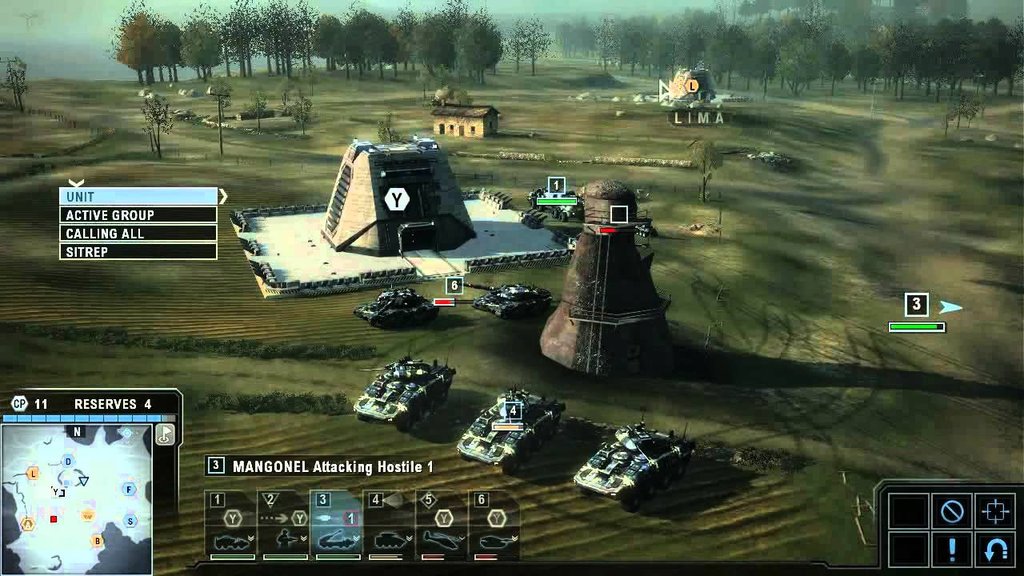The width and height of the screenshot is (1024, 576).
Task: Open the SITREP menu entry
Action: tap(138, 252)
